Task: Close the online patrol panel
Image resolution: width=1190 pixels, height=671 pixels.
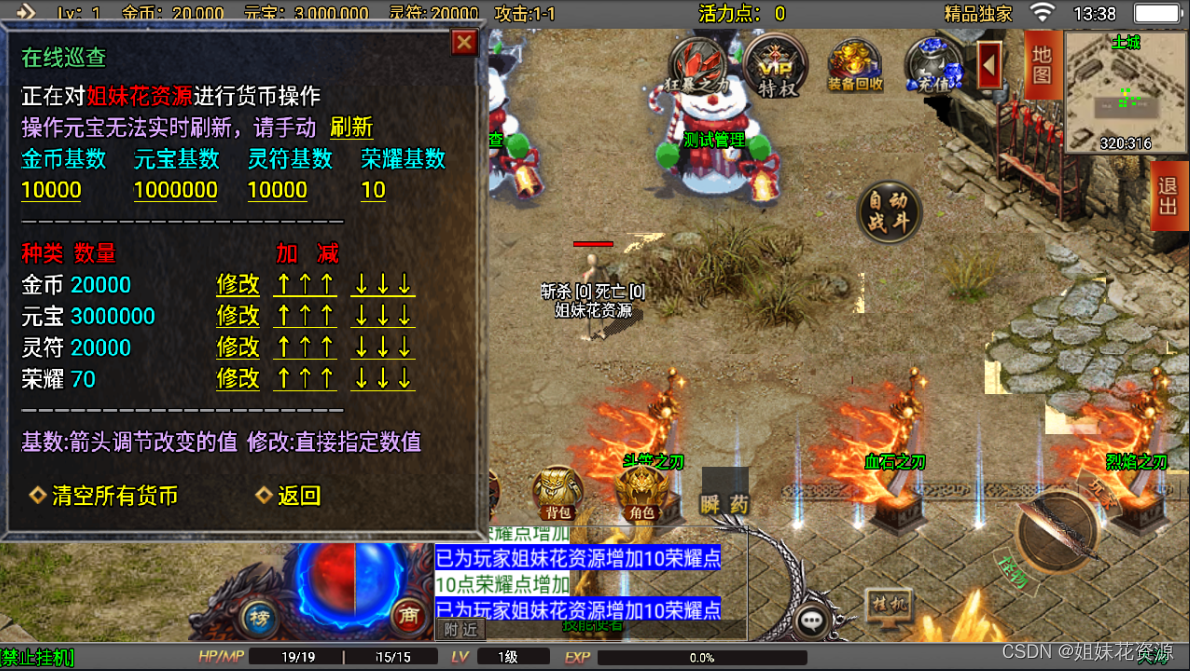Action: coord(464,42)
